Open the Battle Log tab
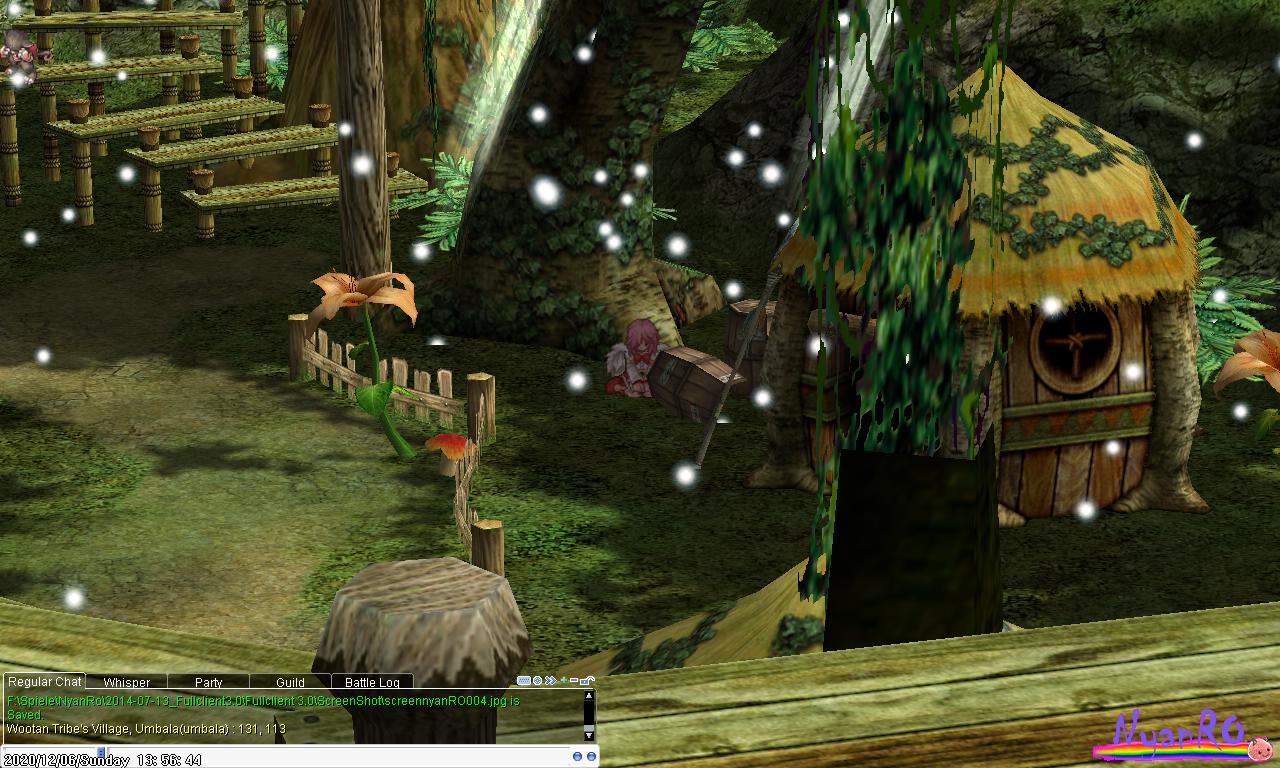Screen dimensions: 1280x768 [x=372, y=683]
